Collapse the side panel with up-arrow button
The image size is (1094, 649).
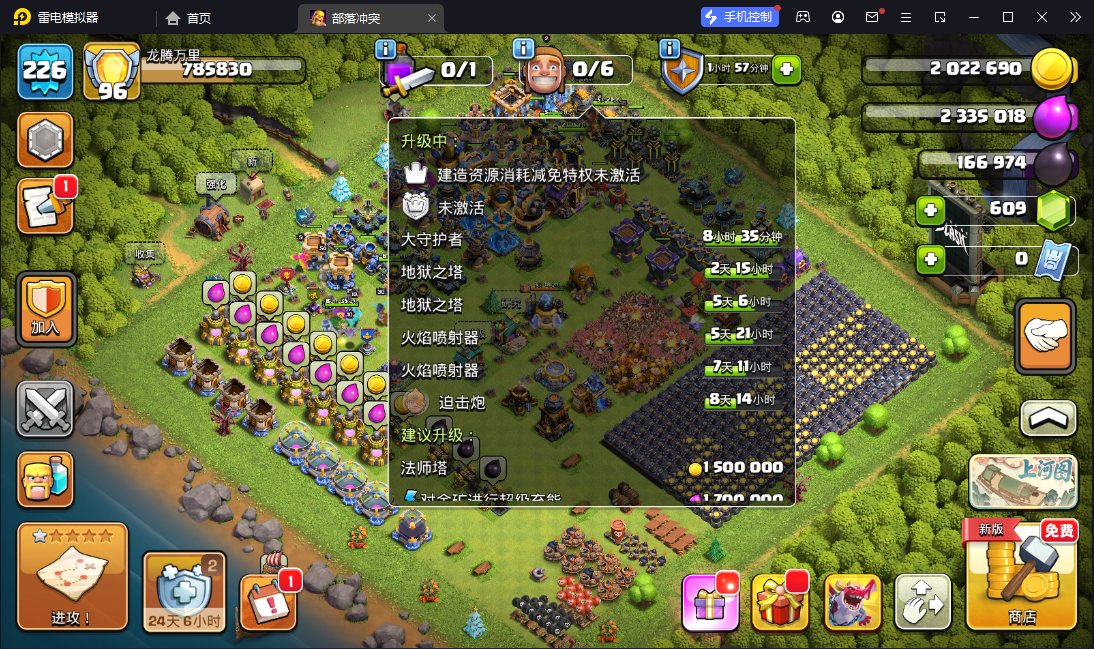tap(1048, 418)
